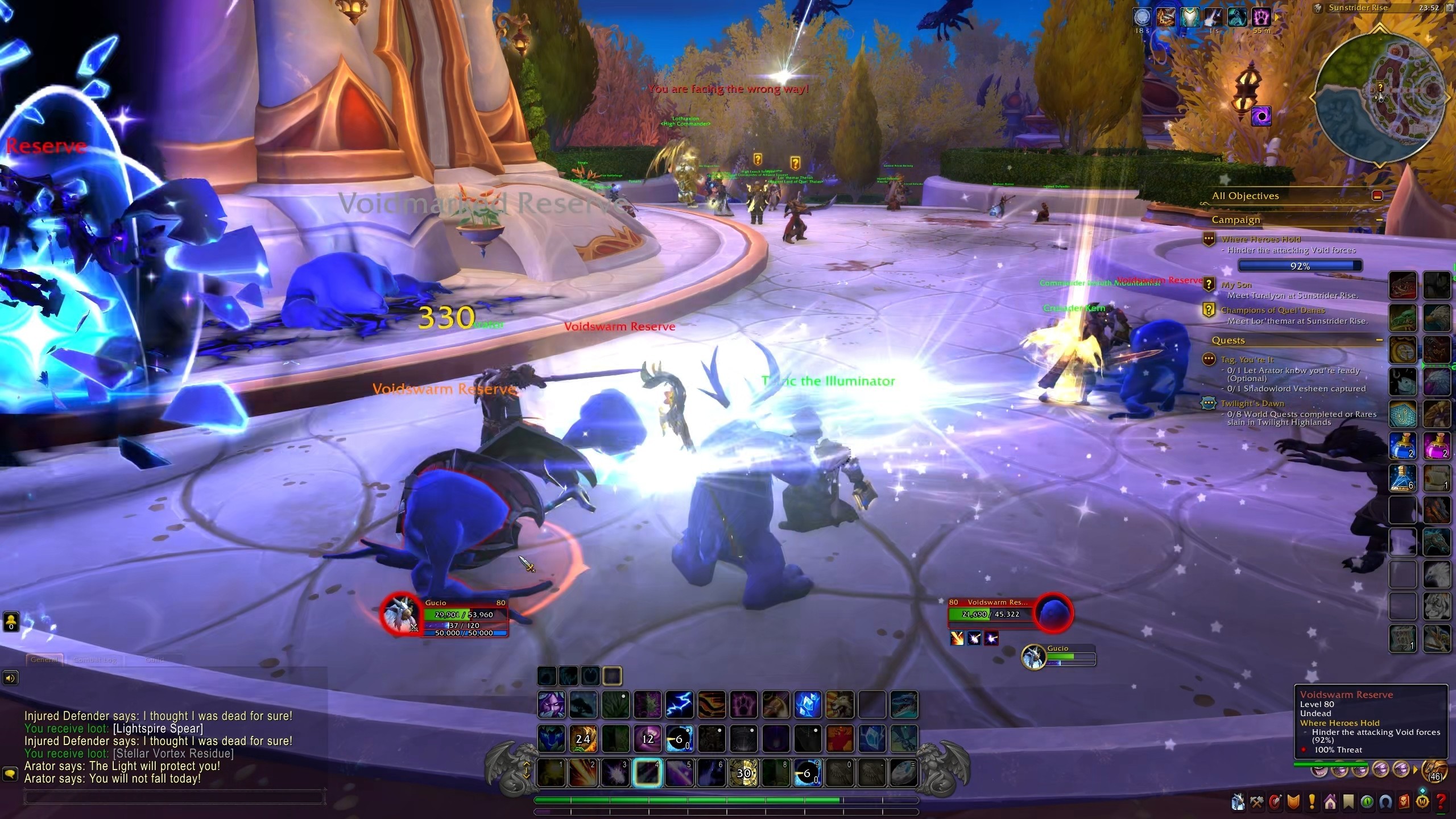Open the red question mark help button
The height and width of the screenshot is (819, 1456).
coord(1441,803)
